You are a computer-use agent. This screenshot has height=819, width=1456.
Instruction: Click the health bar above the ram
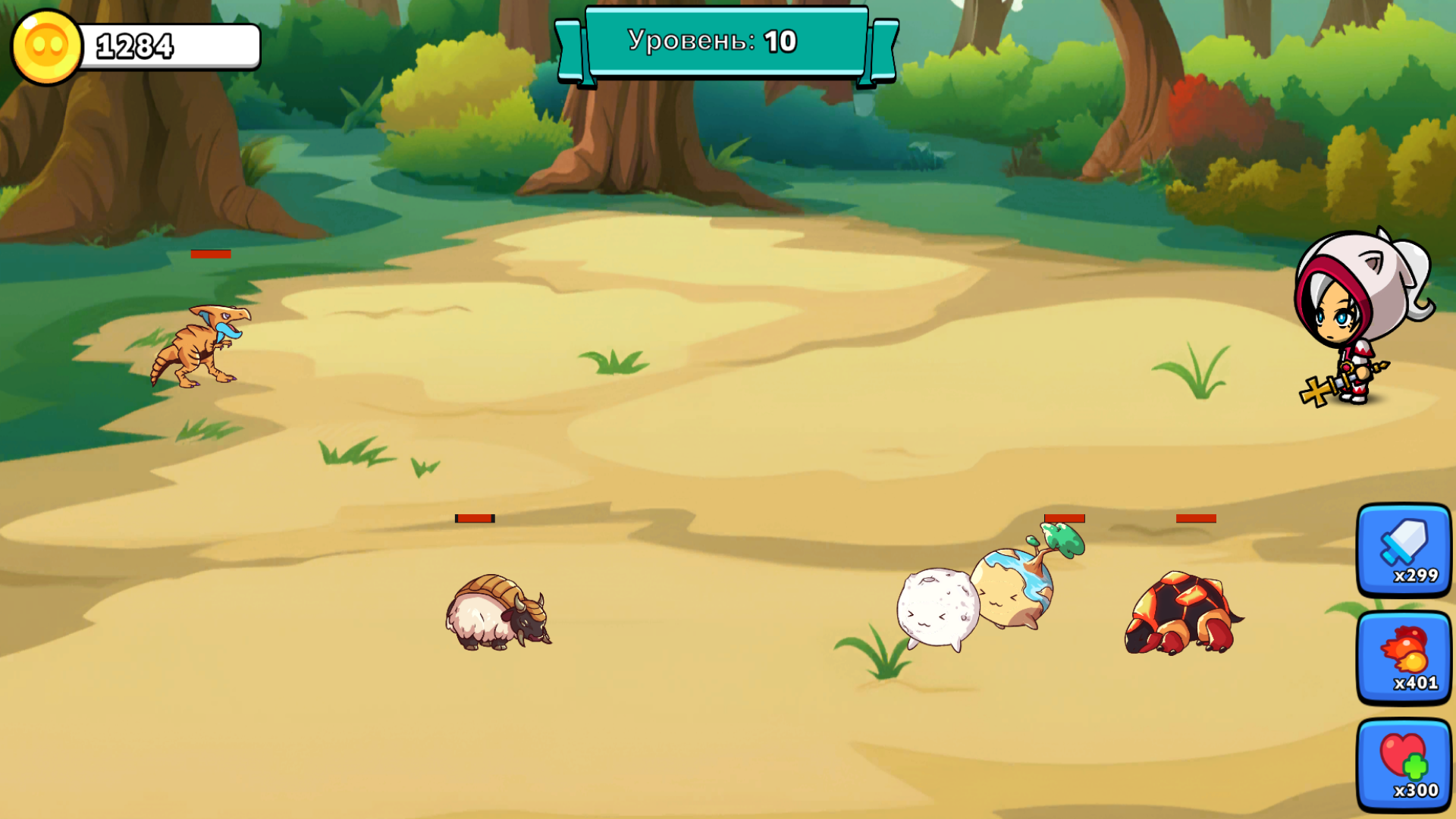click(474, 519)
